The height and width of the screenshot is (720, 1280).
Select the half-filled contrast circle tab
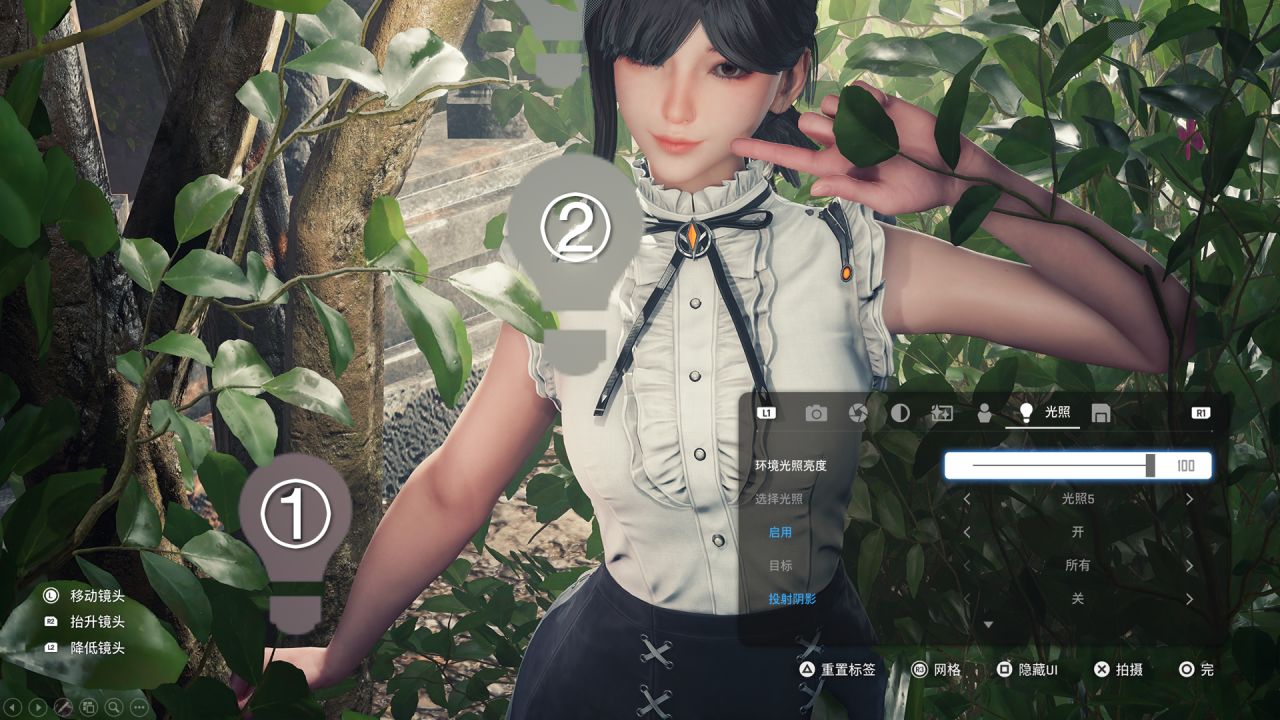tap(900, 413)
